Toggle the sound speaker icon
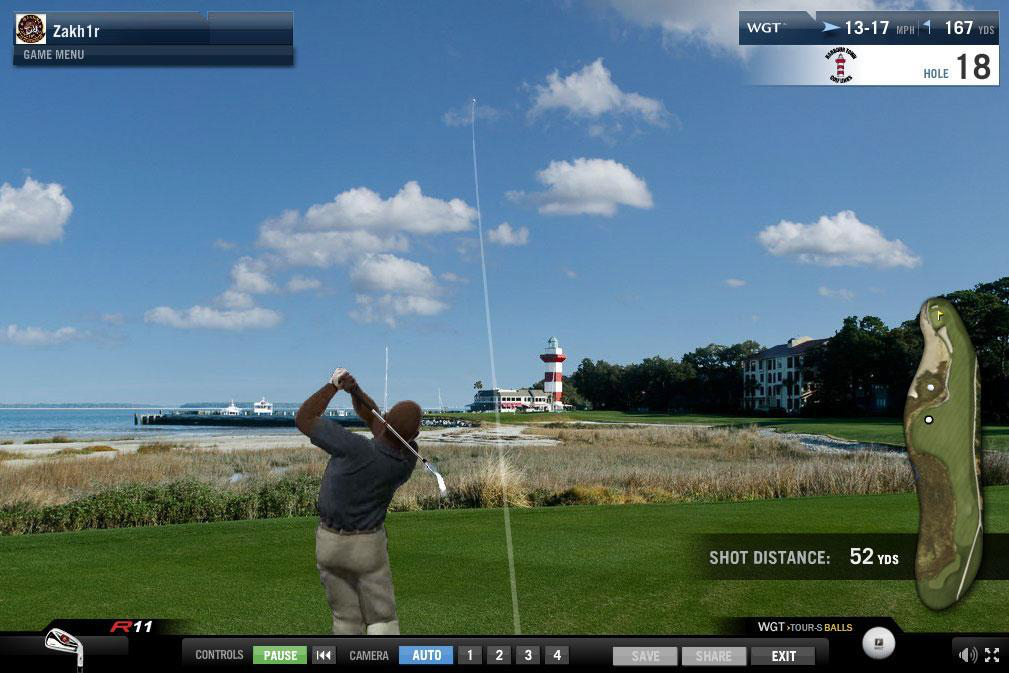1009x673 pixels. click(967, 655)
